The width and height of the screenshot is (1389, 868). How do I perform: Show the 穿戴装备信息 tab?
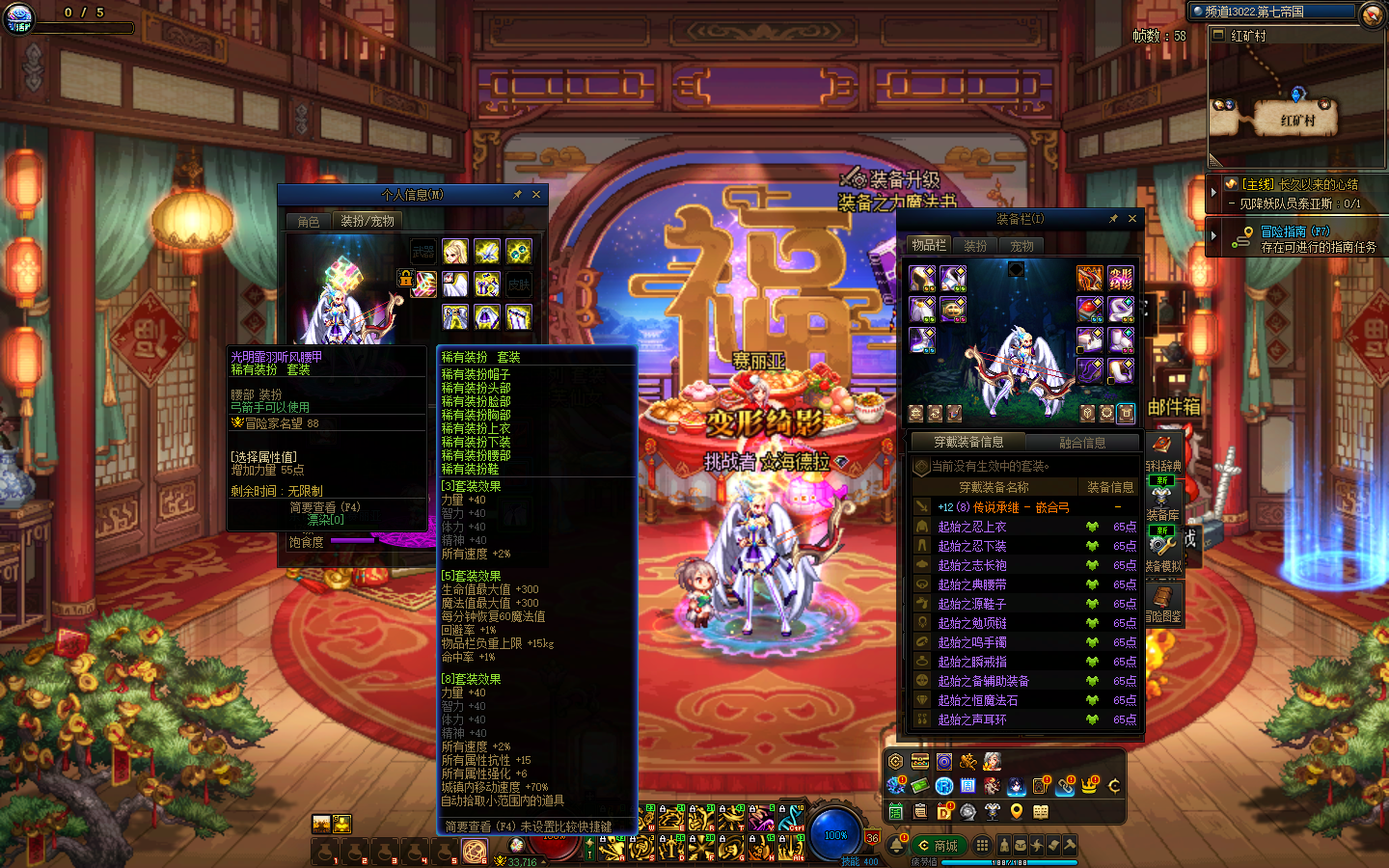[x=968, y=443]
